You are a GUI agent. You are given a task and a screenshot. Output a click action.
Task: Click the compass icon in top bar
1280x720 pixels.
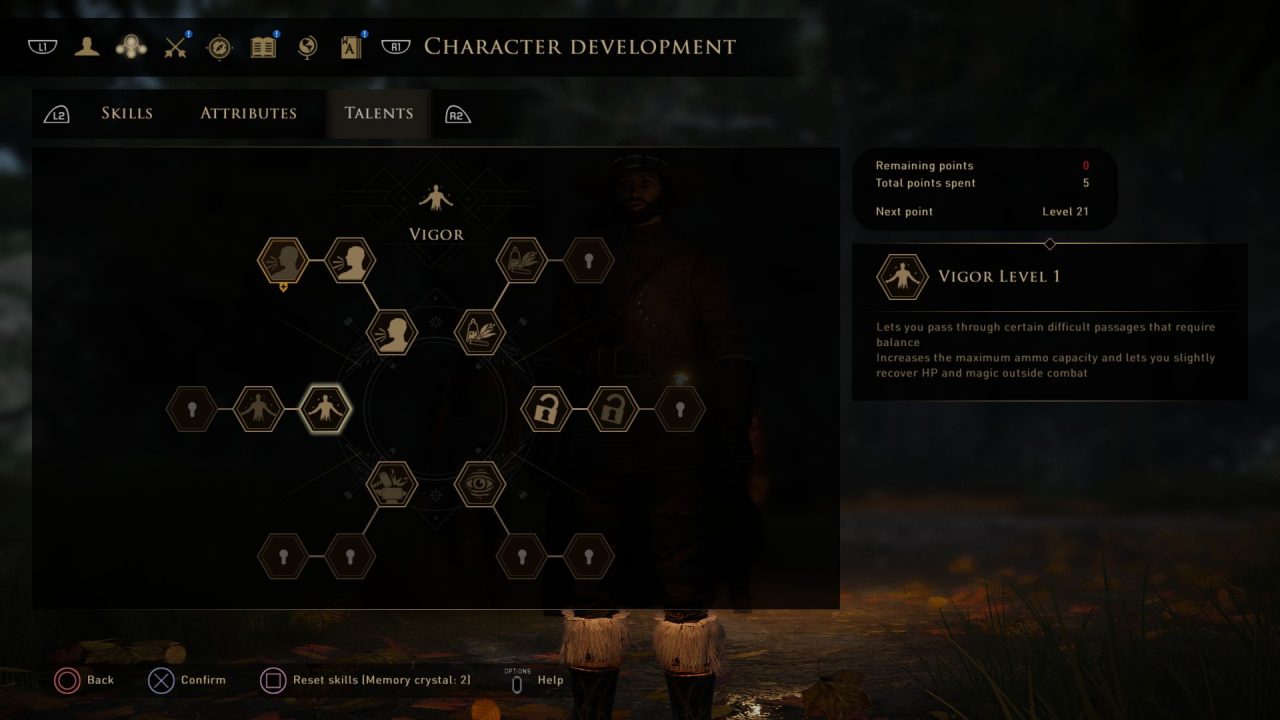click(x=220, y=47)
